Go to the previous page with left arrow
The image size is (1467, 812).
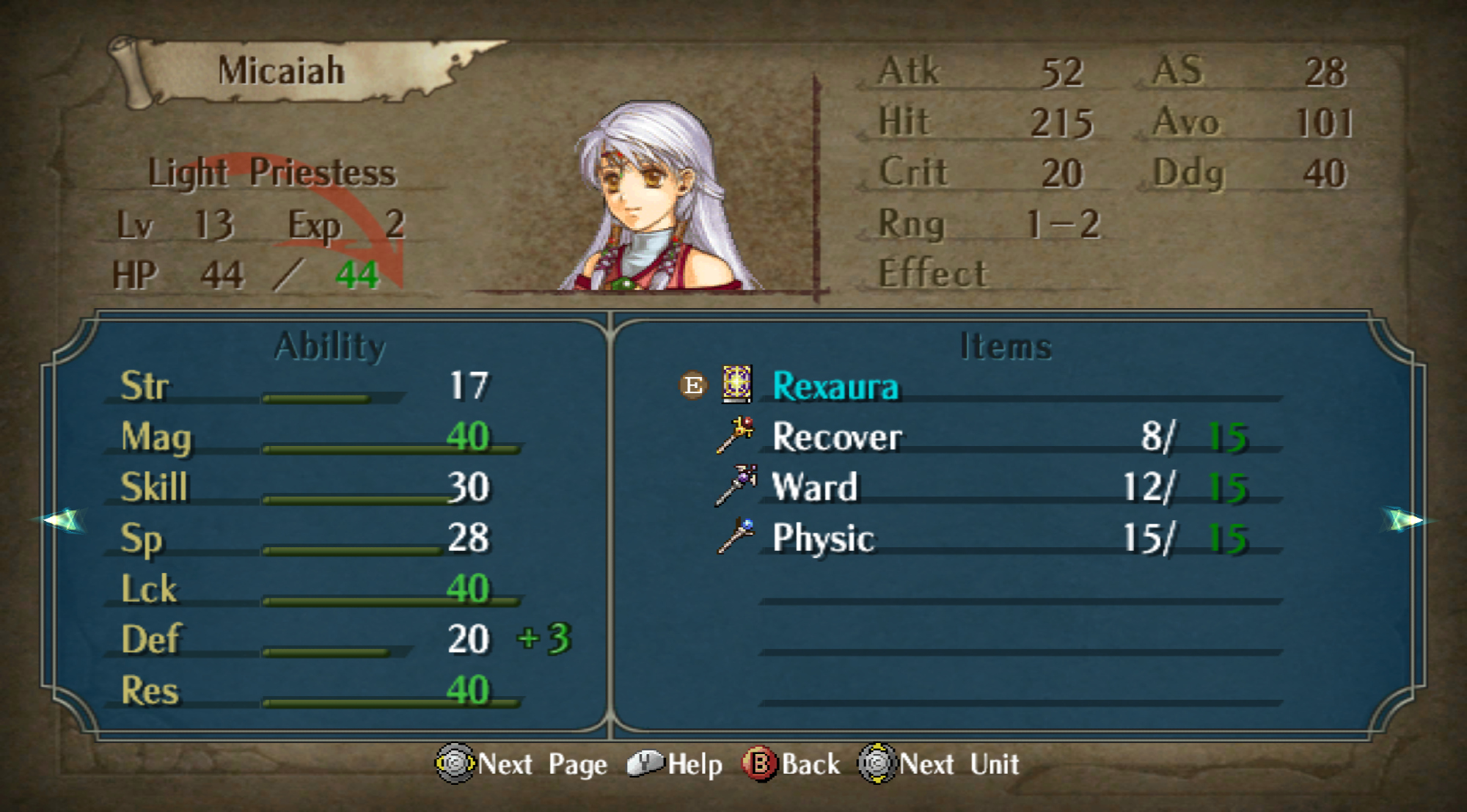coord(63,520)
